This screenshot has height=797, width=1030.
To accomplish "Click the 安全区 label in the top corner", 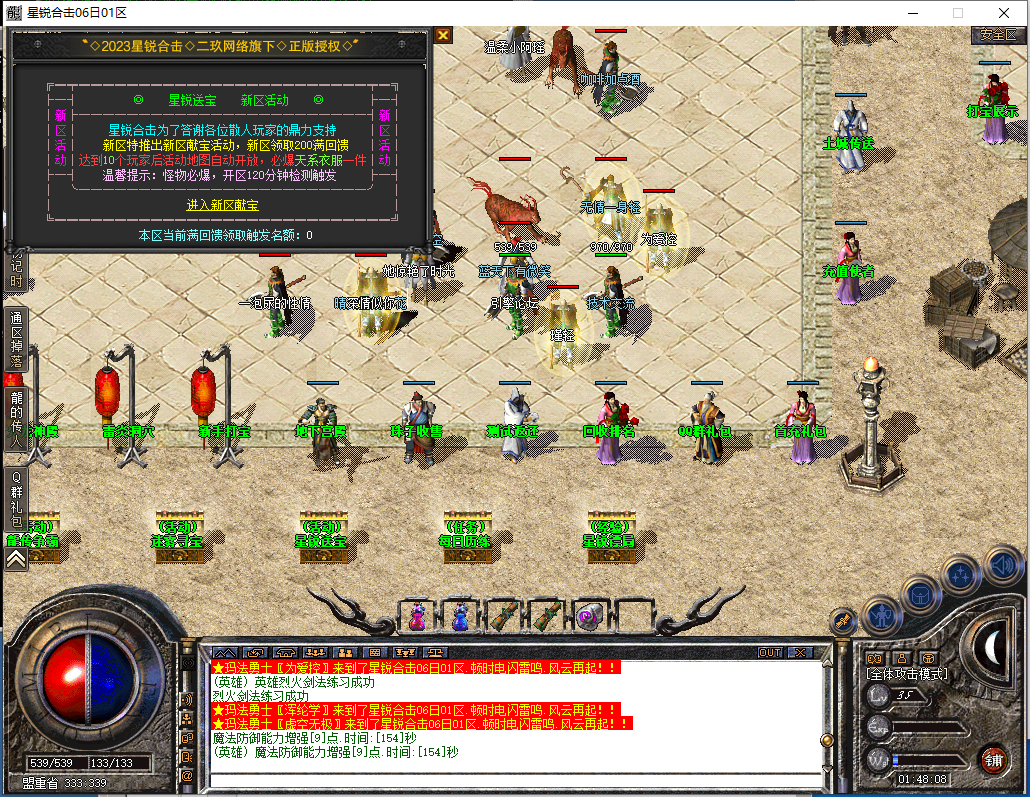I will tap(997, 34).
